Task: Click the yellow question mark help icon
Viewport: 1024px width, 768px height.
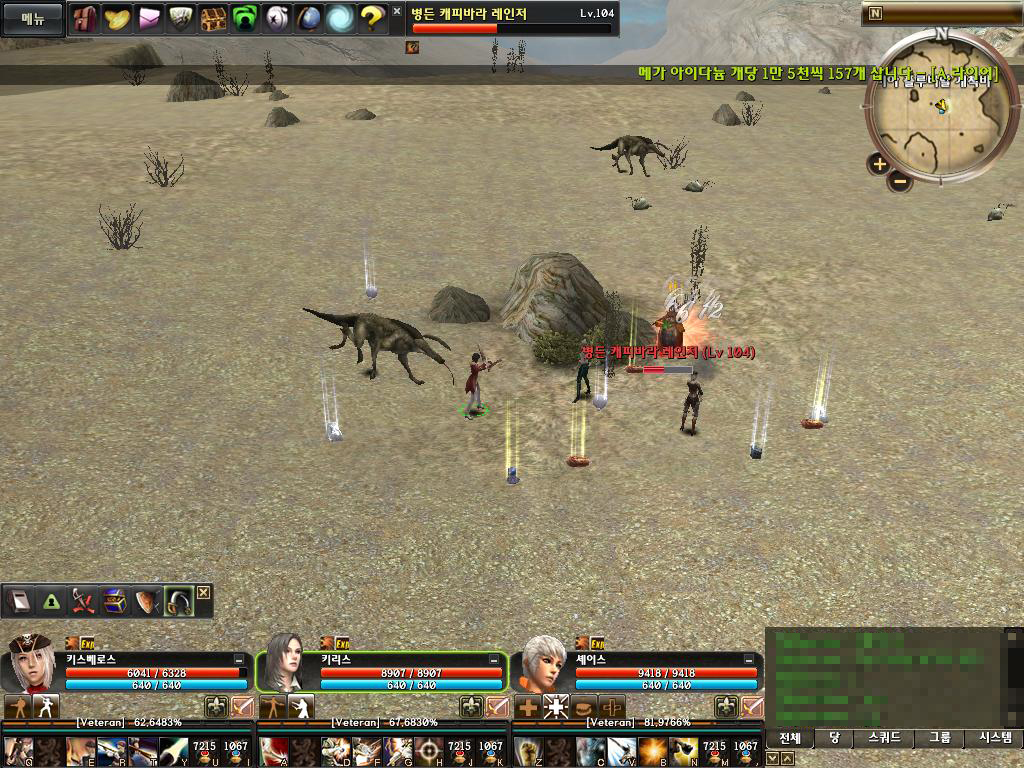Action: pyautogui.click(x=372, y=18)
